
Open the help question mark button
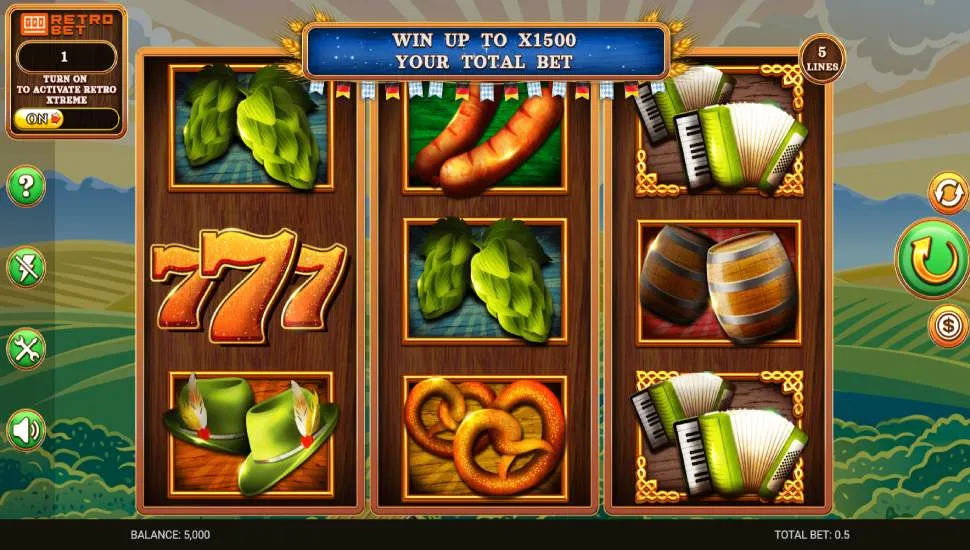26,186
